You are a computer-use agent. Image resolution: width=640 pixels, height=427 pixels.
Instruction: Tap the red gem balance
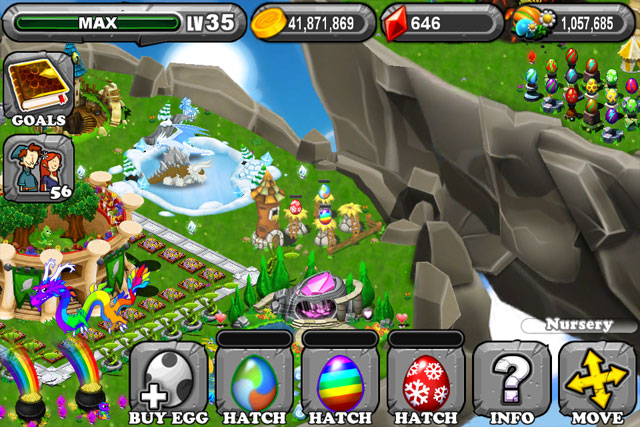438,22
